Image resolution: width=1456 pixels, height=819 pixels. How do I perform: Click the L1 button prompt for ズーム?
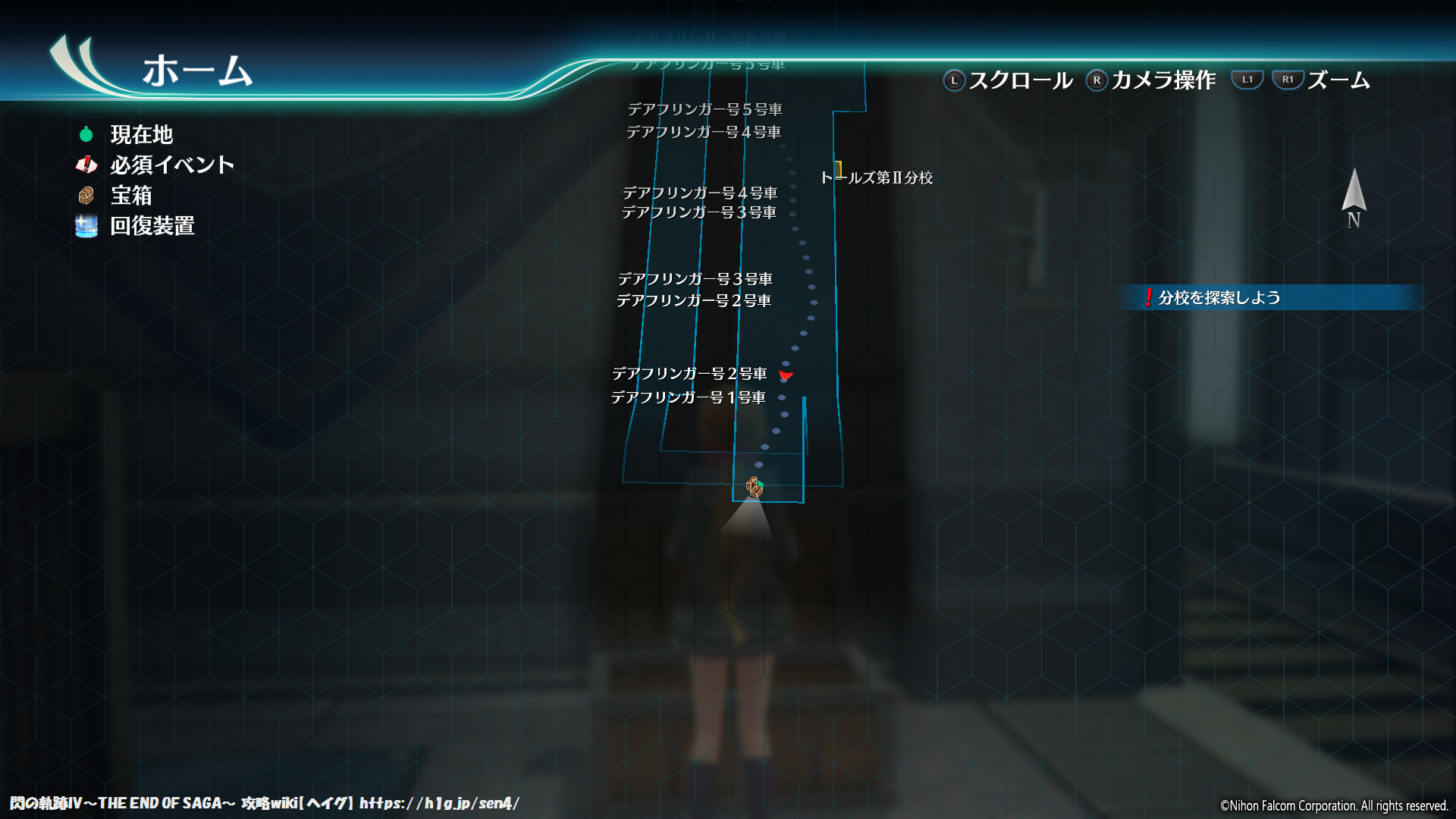pos(1248,78)
